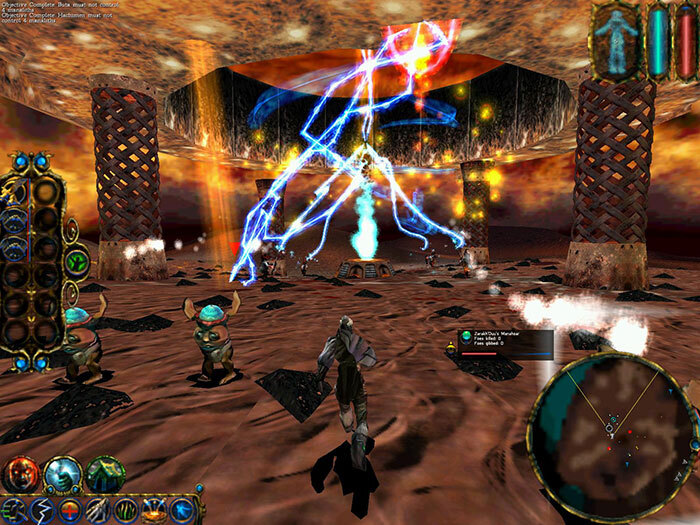Cast the green tendrils spell
This screenshot has width=700, height=525.
125,510
